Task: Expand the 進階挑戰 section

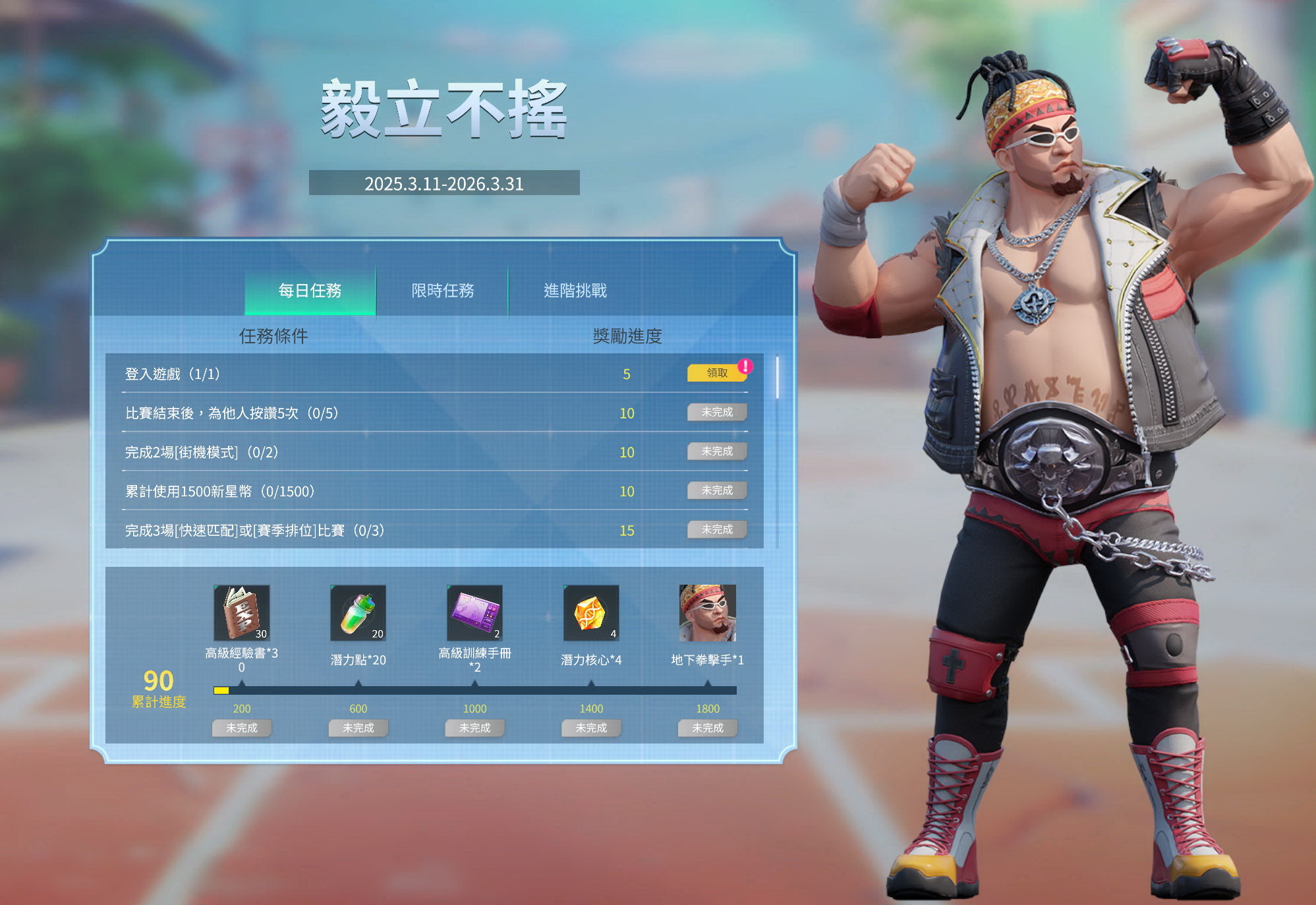Action: pos(575,291)
